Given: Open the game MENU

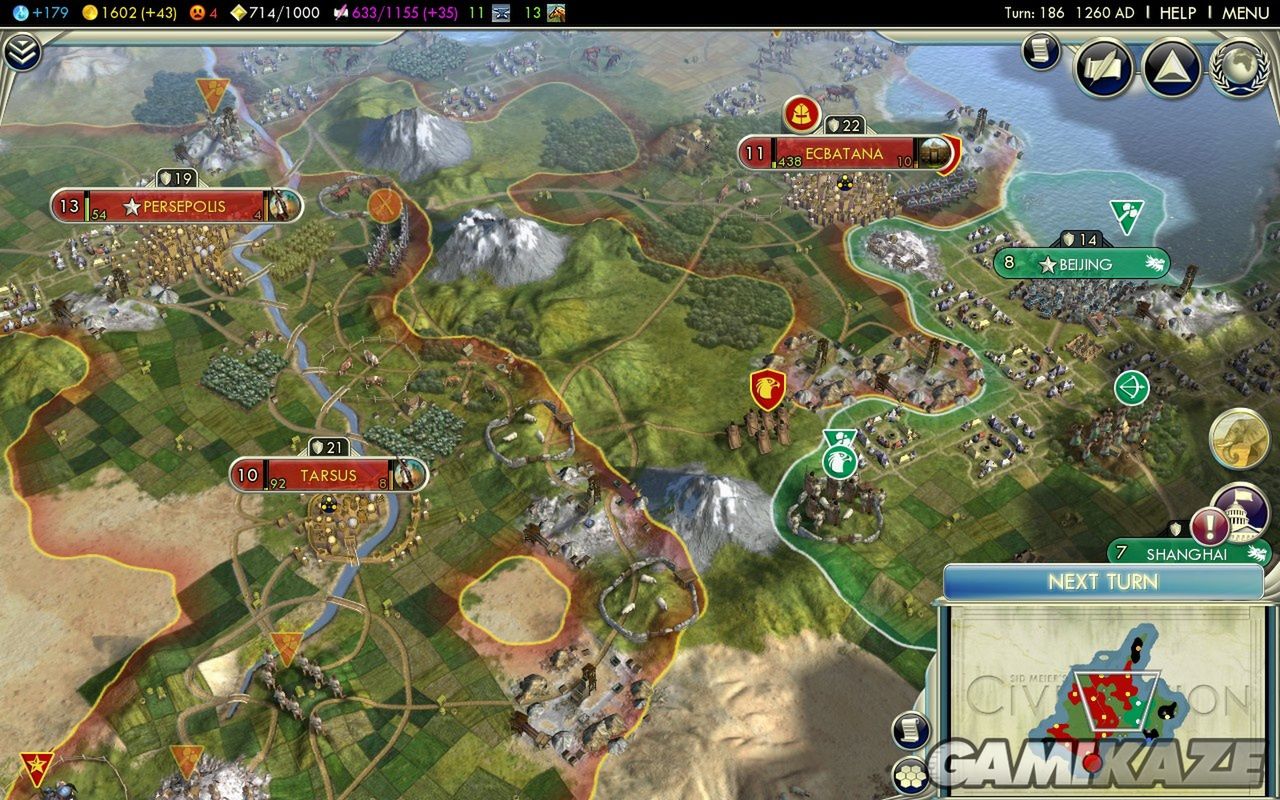Looking at the screenshot, I should (x=1245, y=13).
